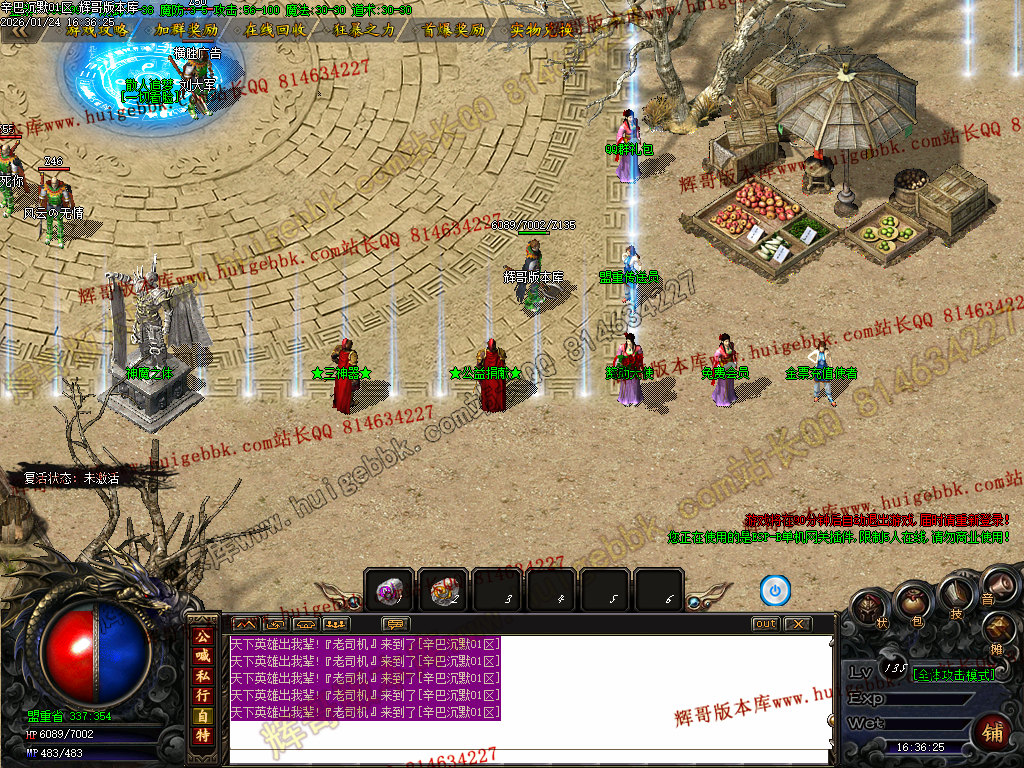Select the 在线回收 online recycle entry
Viewport: 1024px width, 768px height.
pos(275,30)
